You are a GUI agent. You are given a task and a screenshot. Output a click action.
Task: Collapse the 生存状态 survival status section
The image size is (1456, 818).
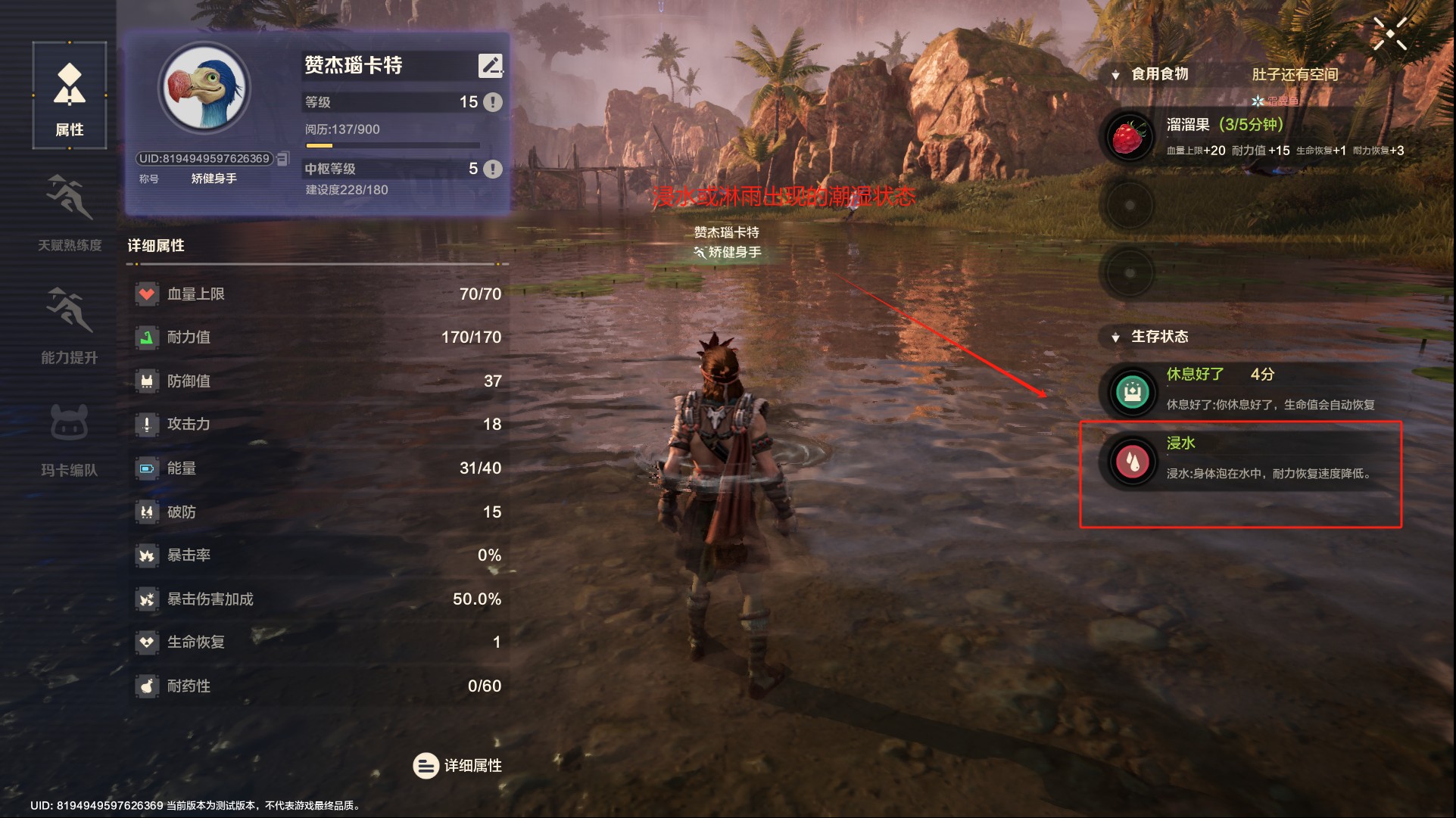1115,337
